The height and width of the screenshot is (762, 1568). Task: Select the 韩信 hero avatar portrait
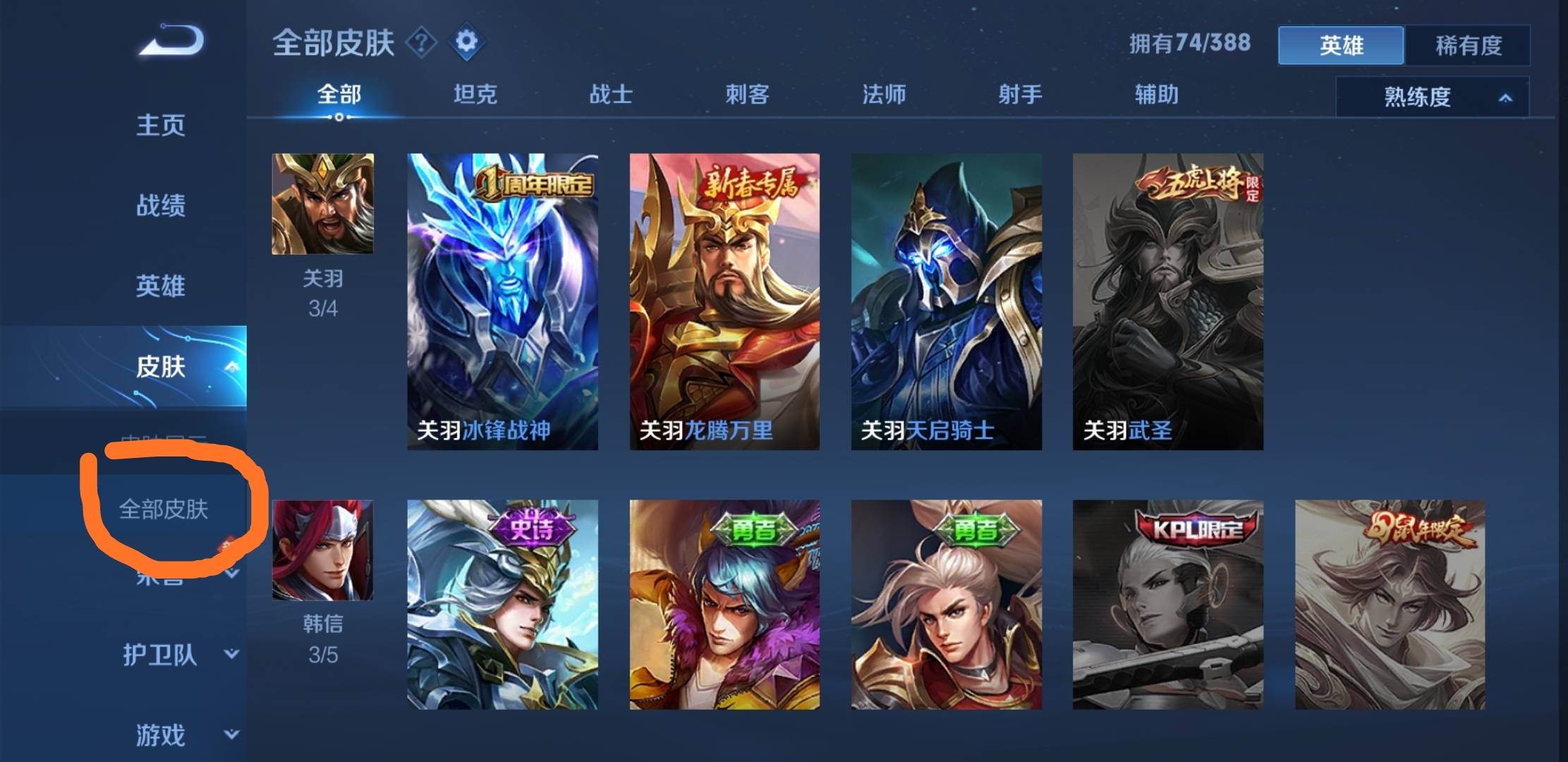(323, 550)
